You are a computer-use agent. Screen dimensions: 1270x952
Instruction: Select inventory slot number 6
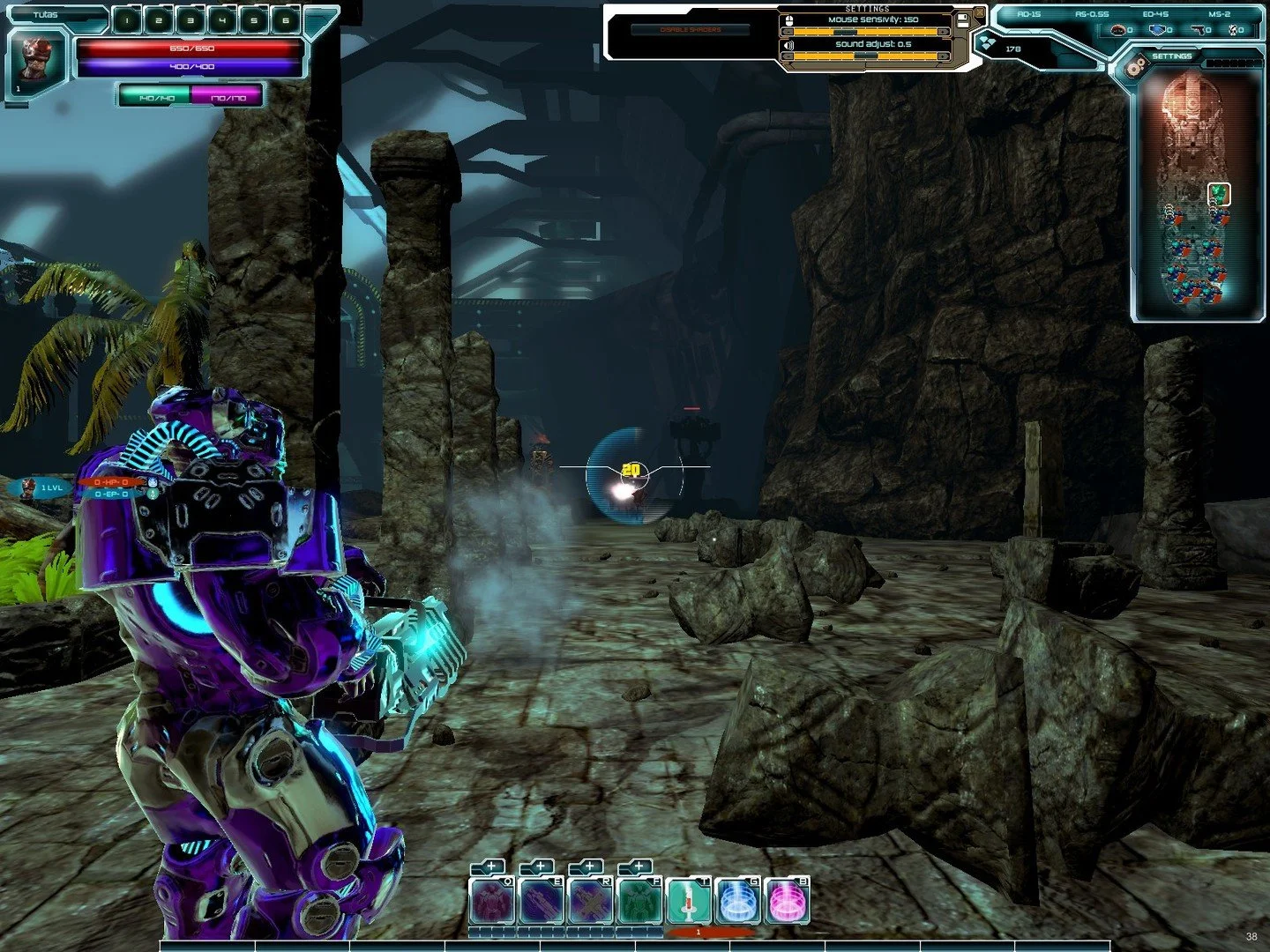click(285, 20)
